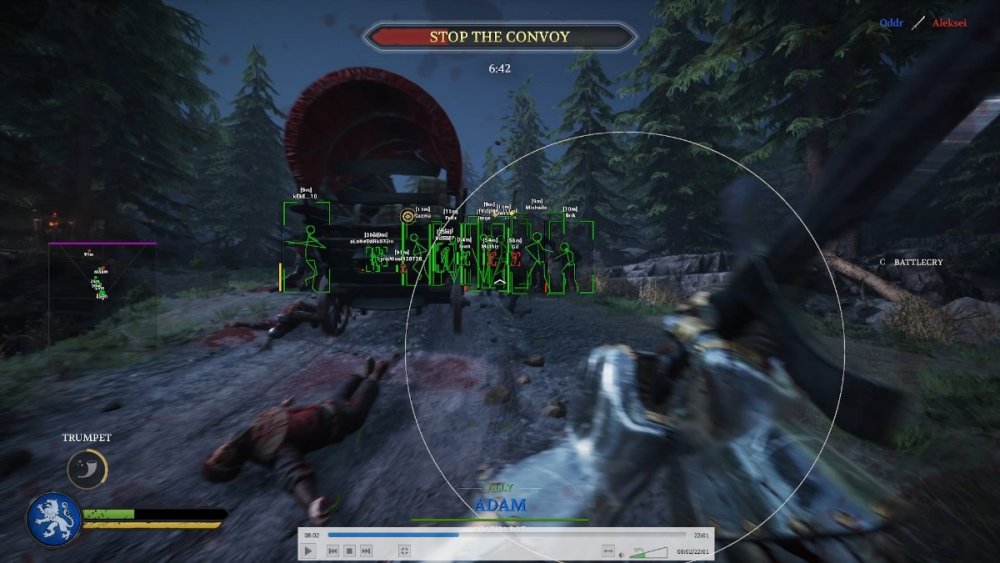Activate the Trumpet horn ability icon
Screen dimensions: 1000x563
click(x=87, y=469)
